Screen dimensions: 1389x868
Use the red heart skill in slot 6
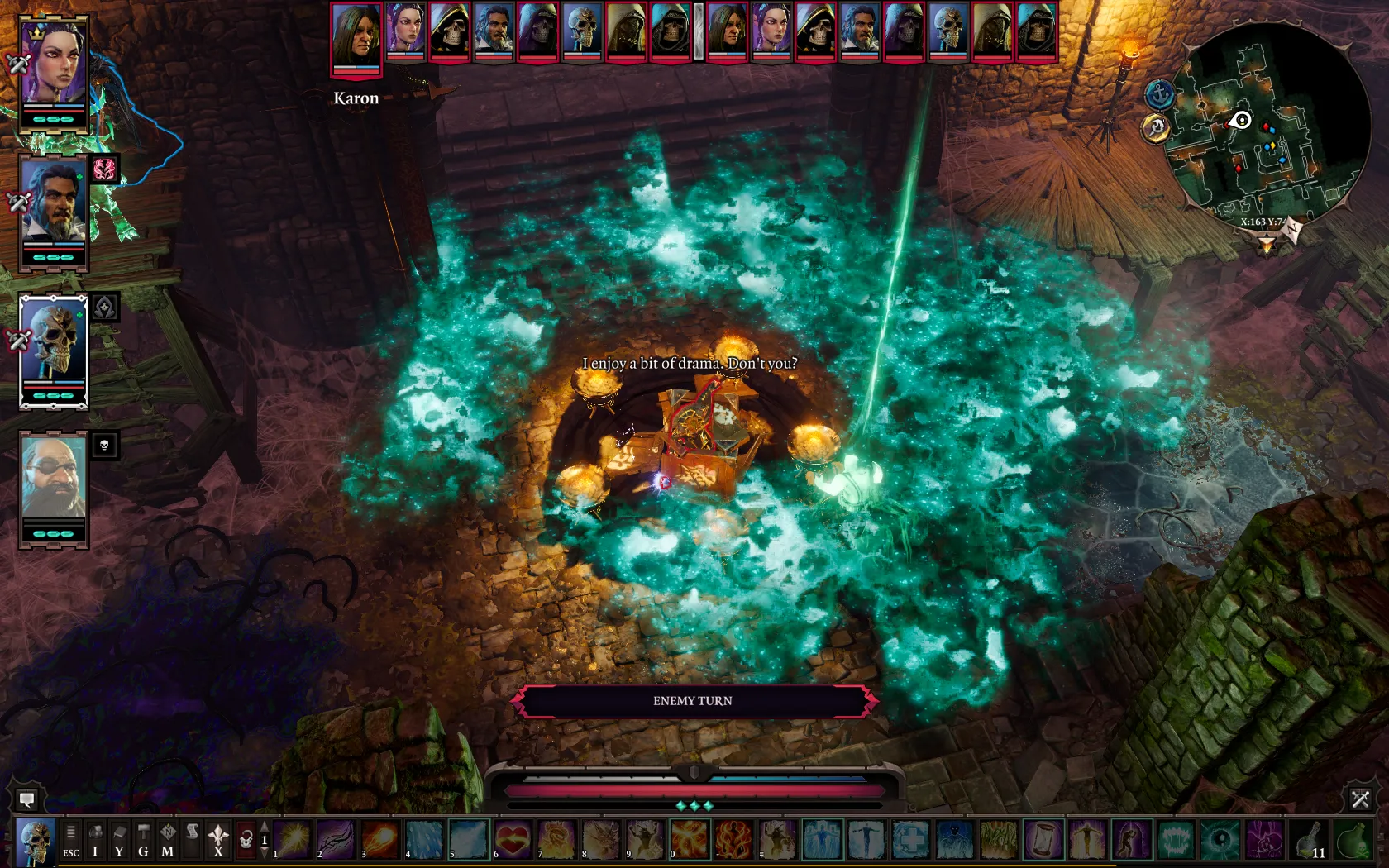pos(513,839)
